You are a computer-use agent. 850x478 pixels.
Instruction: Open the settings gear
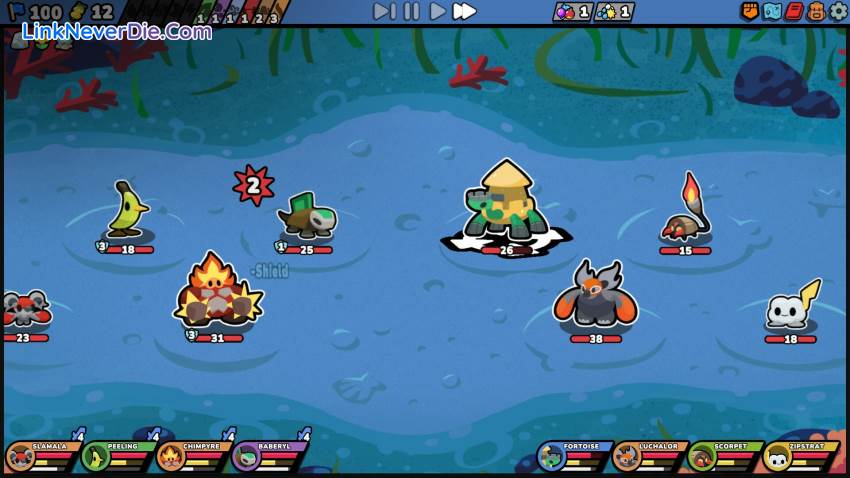click(x=838, y=11)
